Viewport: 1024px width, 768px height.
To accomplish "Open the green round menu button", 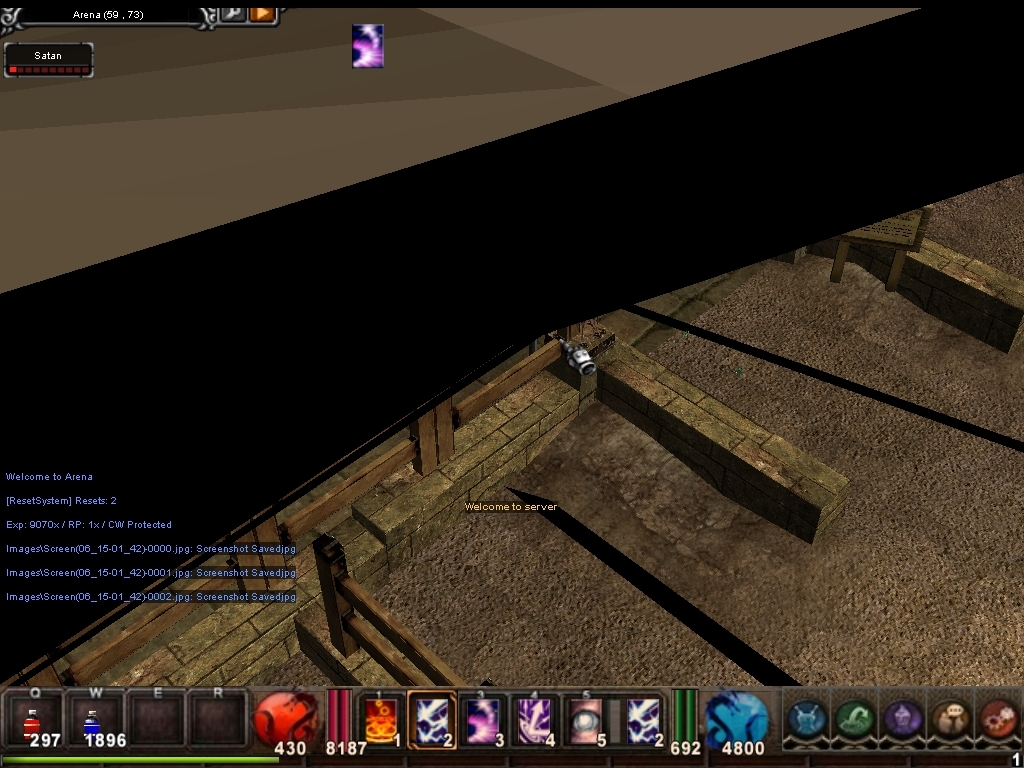I will [854, 719].
